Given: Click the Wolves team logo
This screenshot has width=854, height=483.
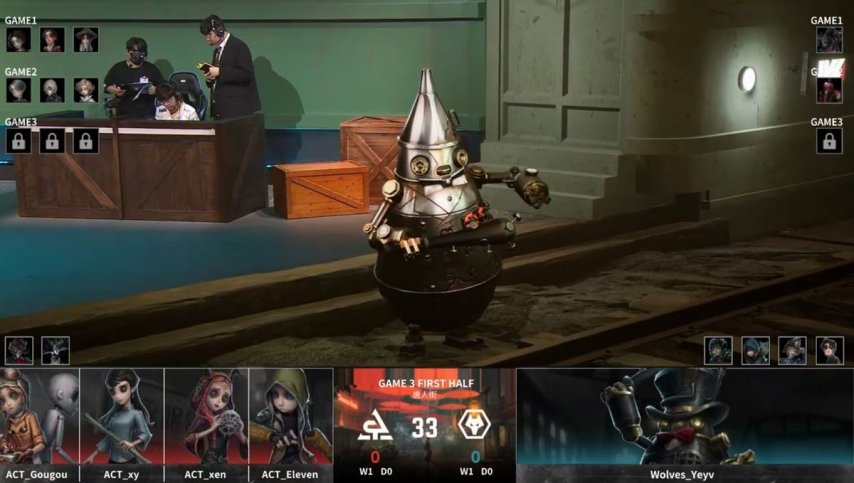Looking at the screenshot, I should click(471, 427).
